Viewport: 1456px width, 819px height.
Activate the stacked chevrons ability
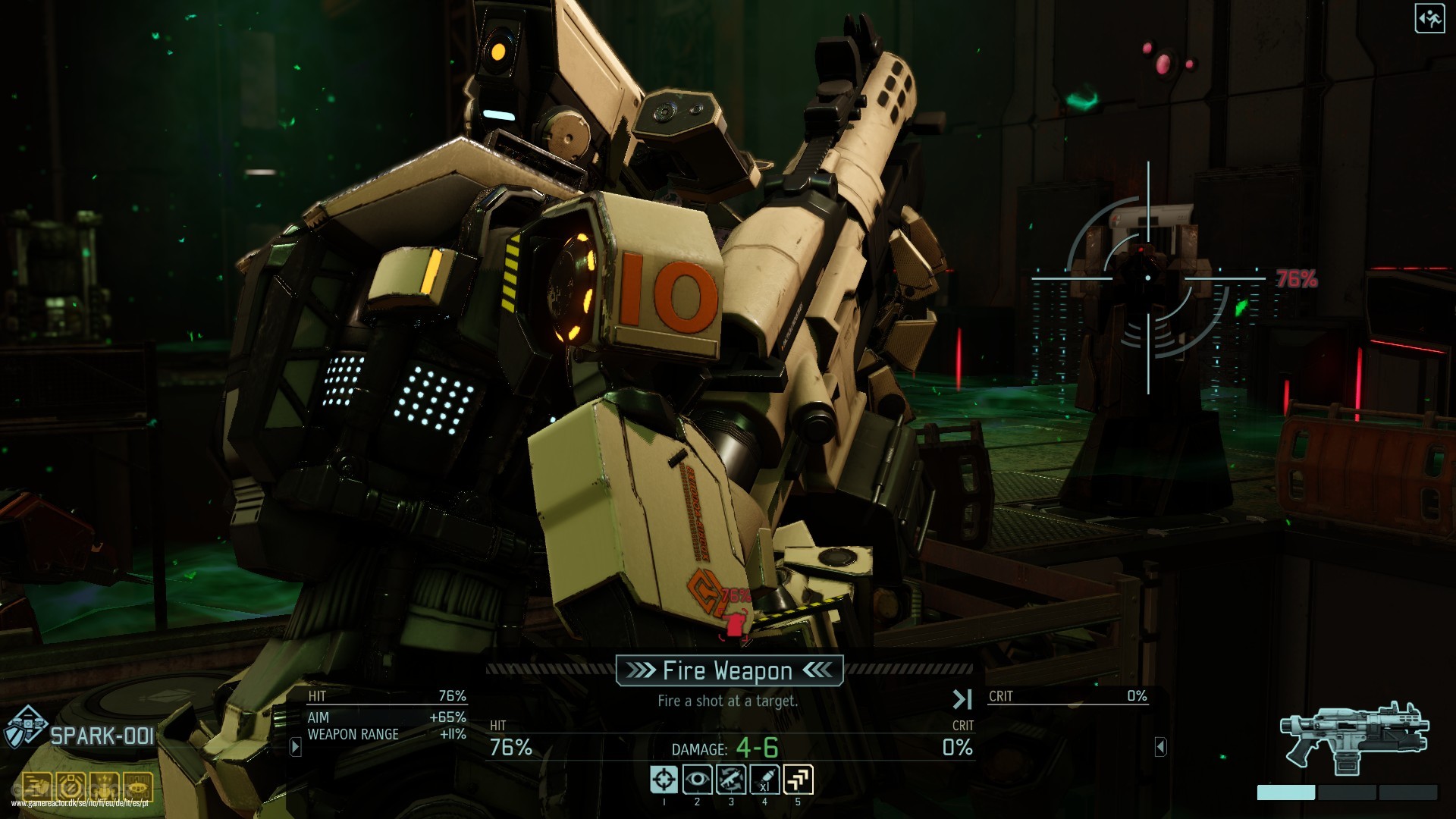click(x=798, y=780)
